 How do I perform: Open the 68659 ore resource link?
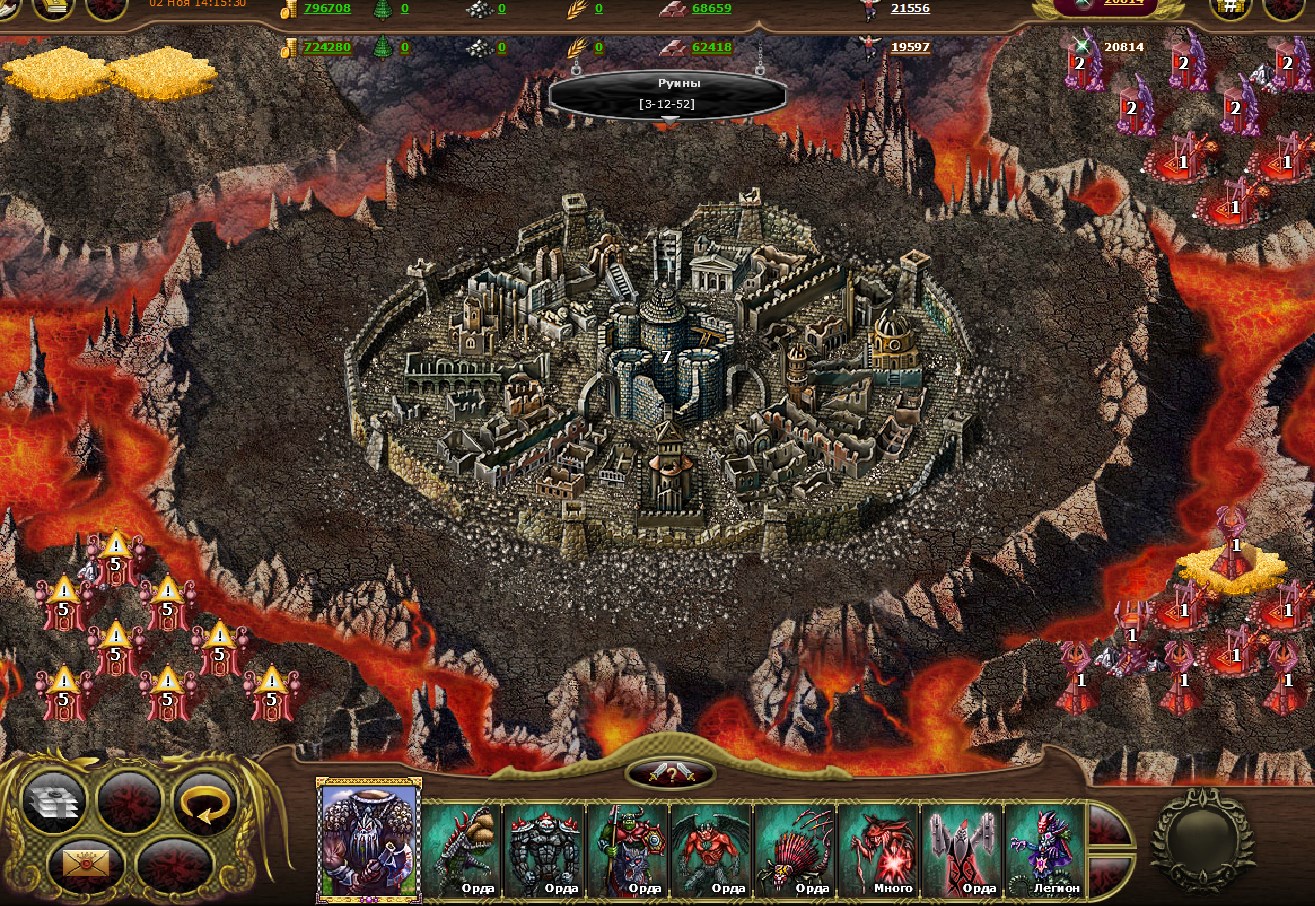click(711, 8)
